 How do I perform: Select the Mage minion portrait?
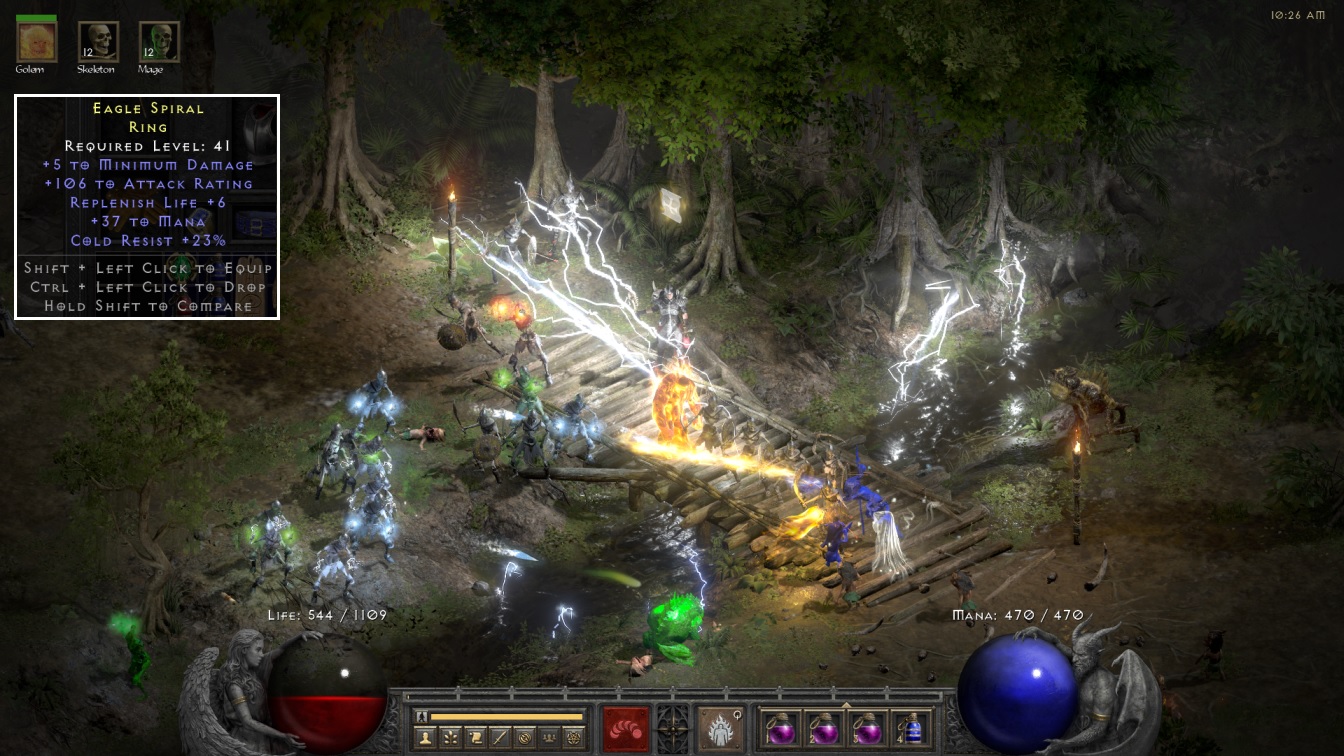click(x=159, y=41)
